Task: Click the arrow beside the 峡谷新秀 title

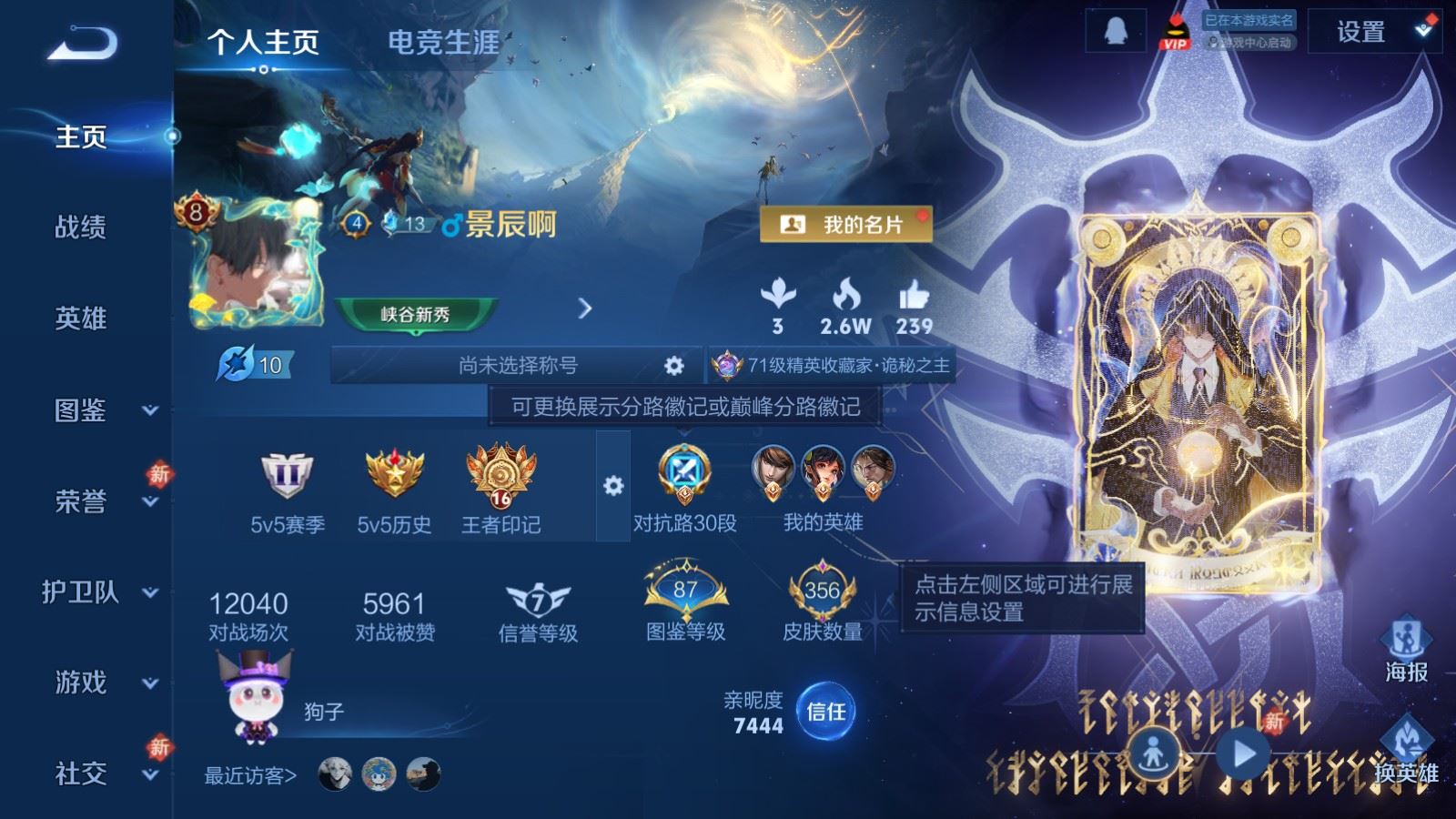Action: coord(582,309)
